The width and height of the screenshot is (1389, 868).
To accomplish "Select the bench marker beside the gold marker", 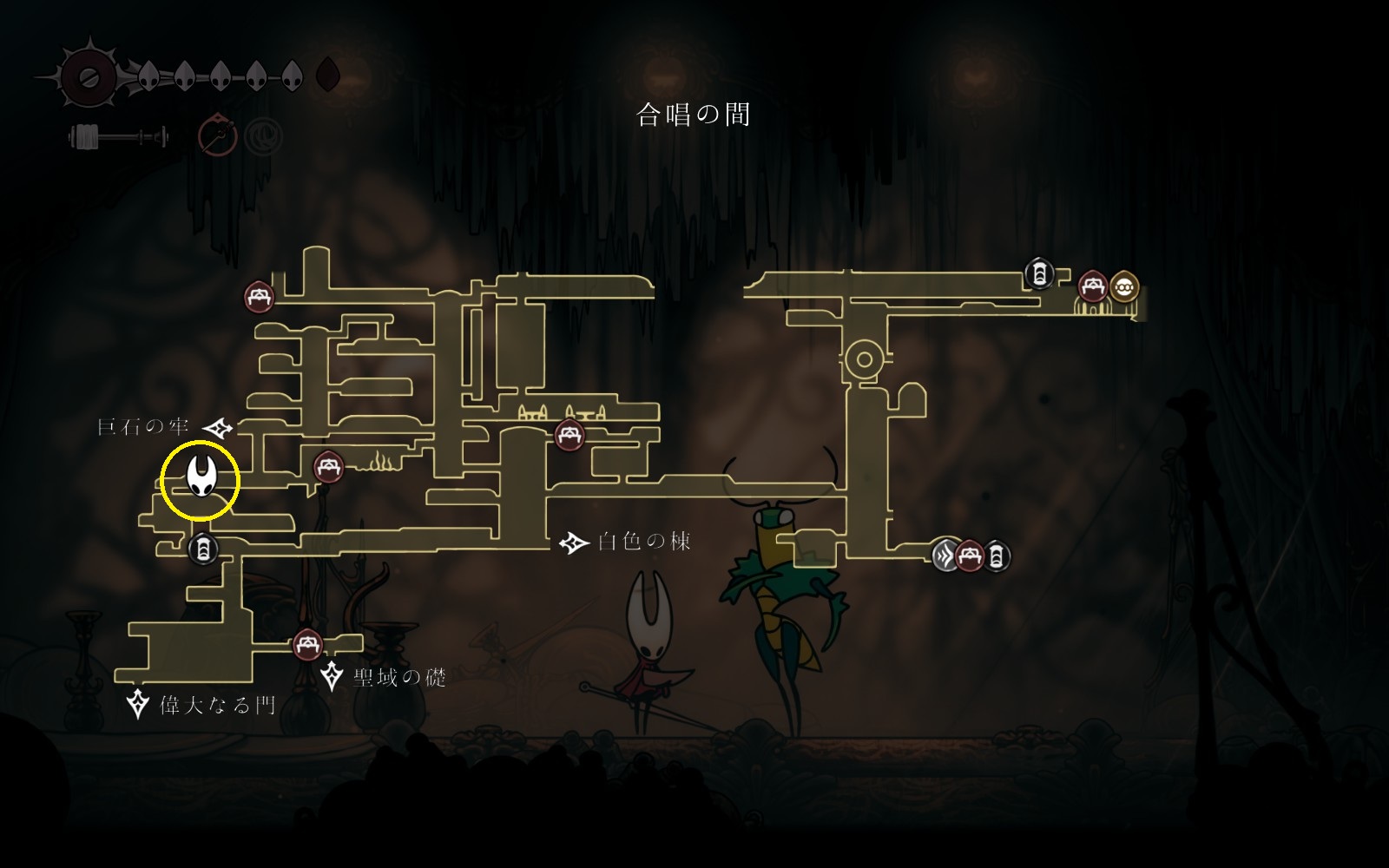I will point(1092,286).
